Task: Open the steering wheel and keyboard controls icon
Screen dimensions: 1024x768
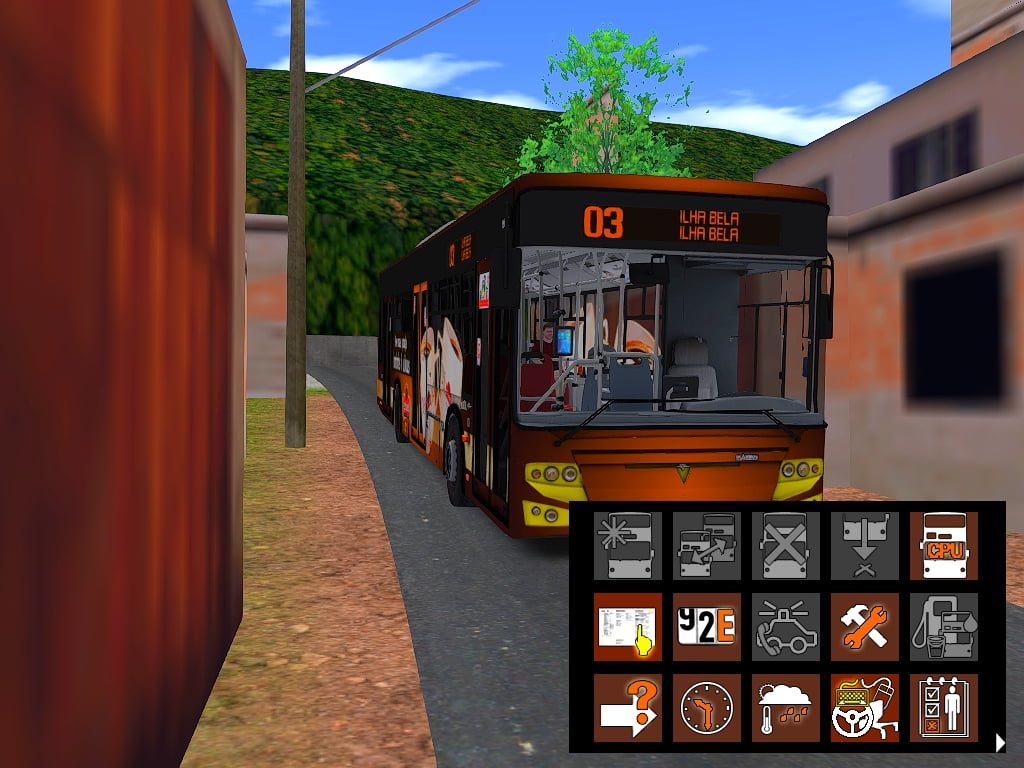Action: [864, 708]
